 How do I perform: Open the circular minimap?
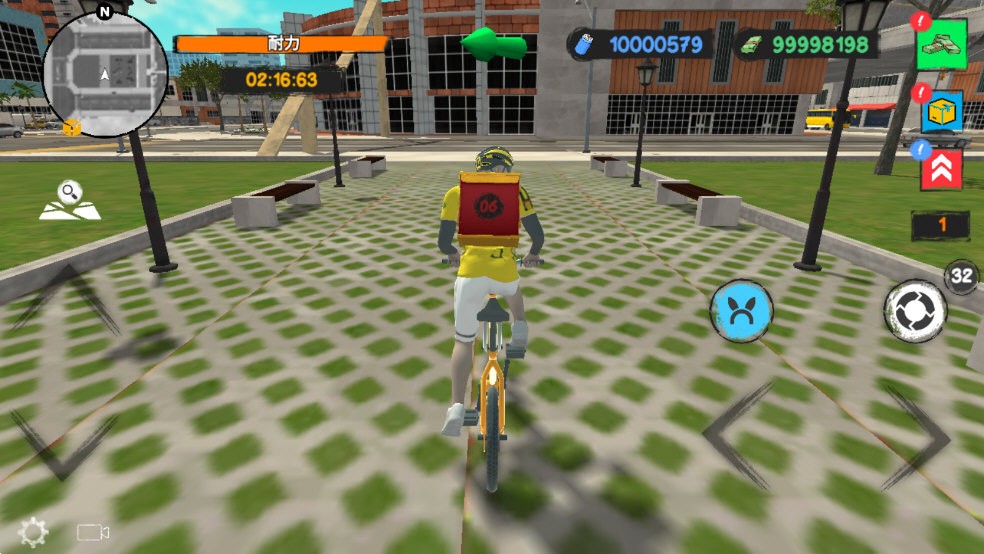click(x=105, y=74)
